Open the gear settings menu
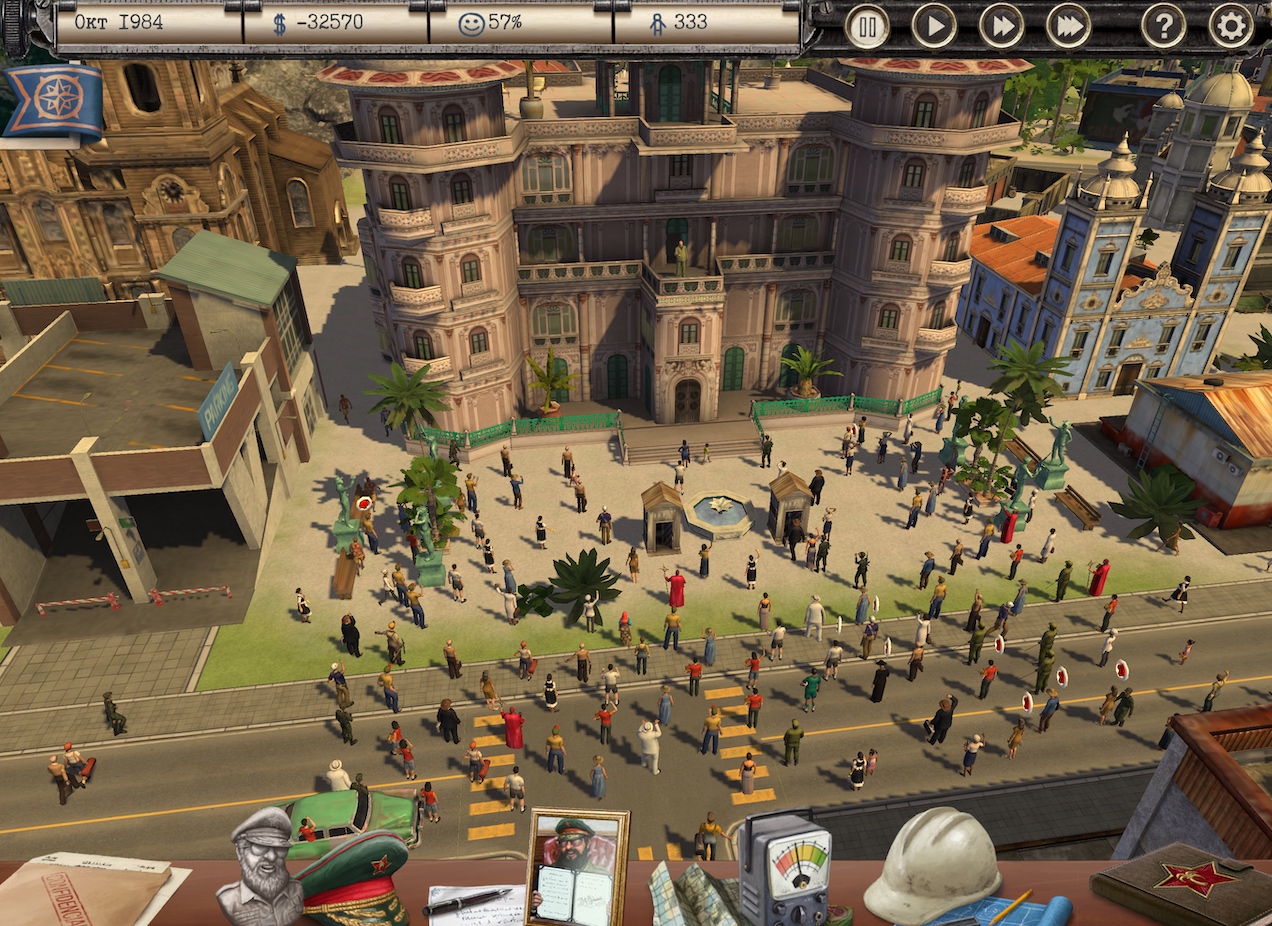Image resolution: width=1272 pixels, height=926 pixels. point(1231,26)
